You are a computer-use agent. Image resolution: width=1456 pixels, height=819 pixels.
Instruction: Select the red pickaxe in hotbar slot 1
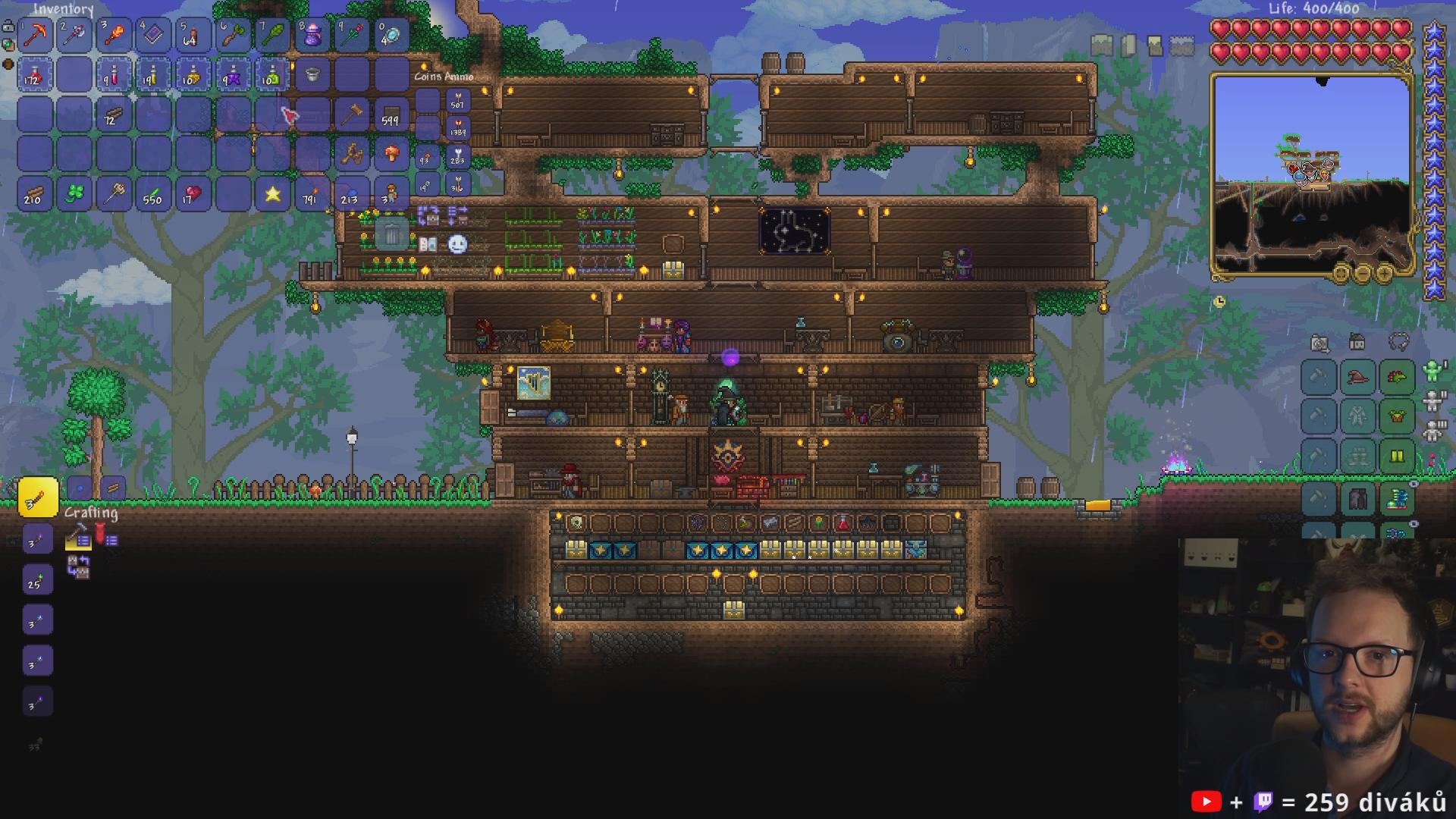[x=35, y=35]
